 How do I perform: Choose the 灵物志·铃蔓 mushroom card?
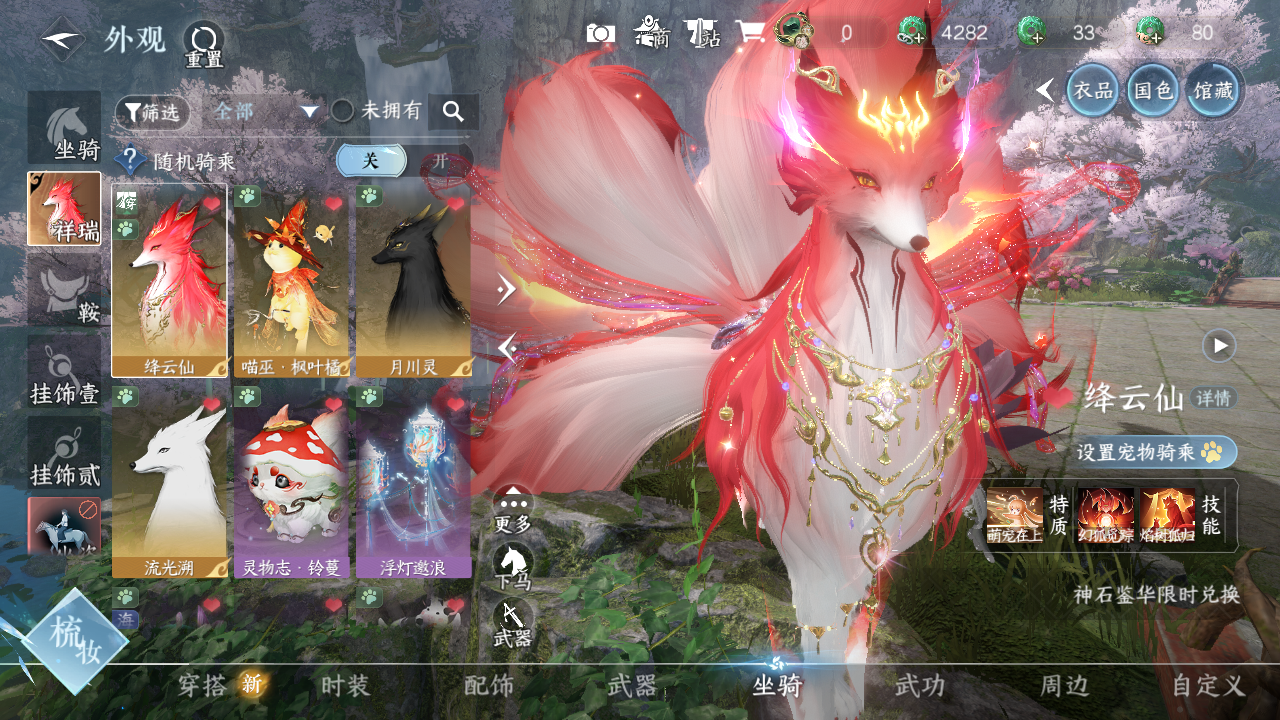point(291,481)
